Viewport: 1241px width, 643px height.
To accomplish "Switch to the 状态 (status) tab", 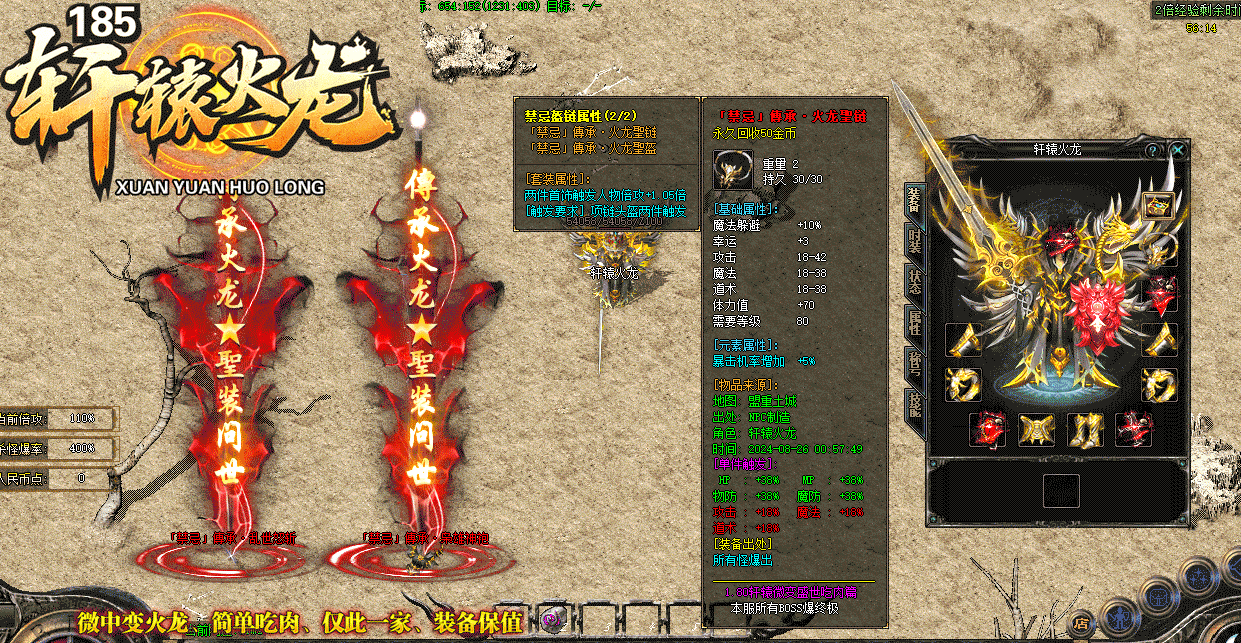I will click(914, 281).
